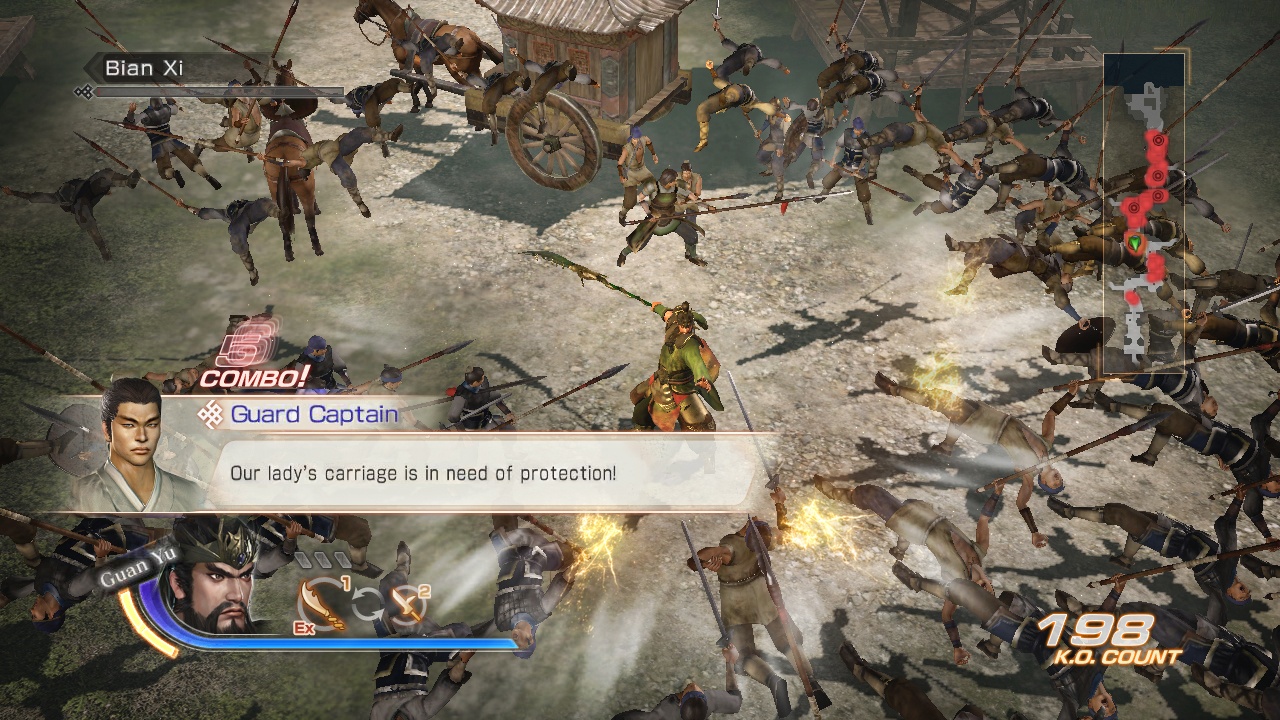This screenshot has width=1280, height=720.
Task: Click the Ex label beside the glaive icon
Action: [x=303, y=627]
